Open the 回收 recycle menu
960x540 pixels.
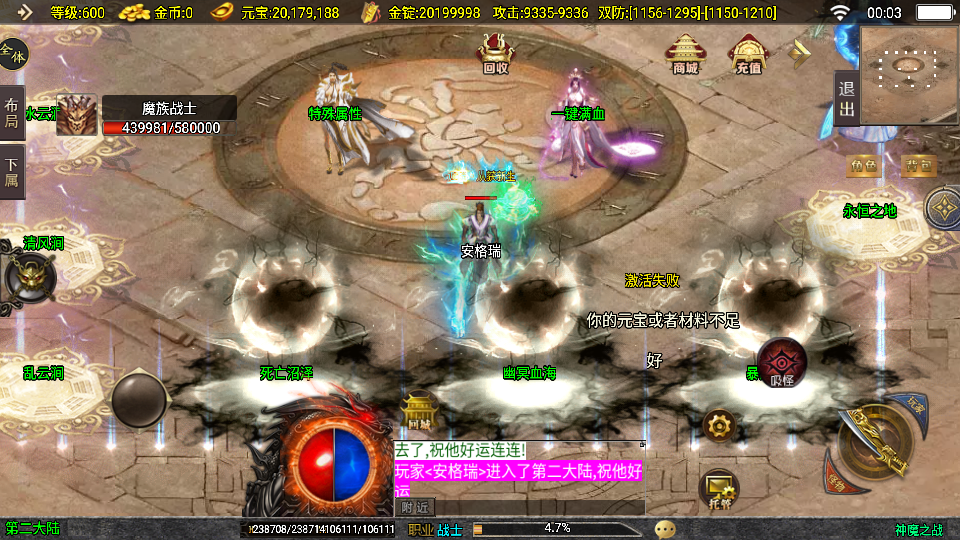pos(495,53)
